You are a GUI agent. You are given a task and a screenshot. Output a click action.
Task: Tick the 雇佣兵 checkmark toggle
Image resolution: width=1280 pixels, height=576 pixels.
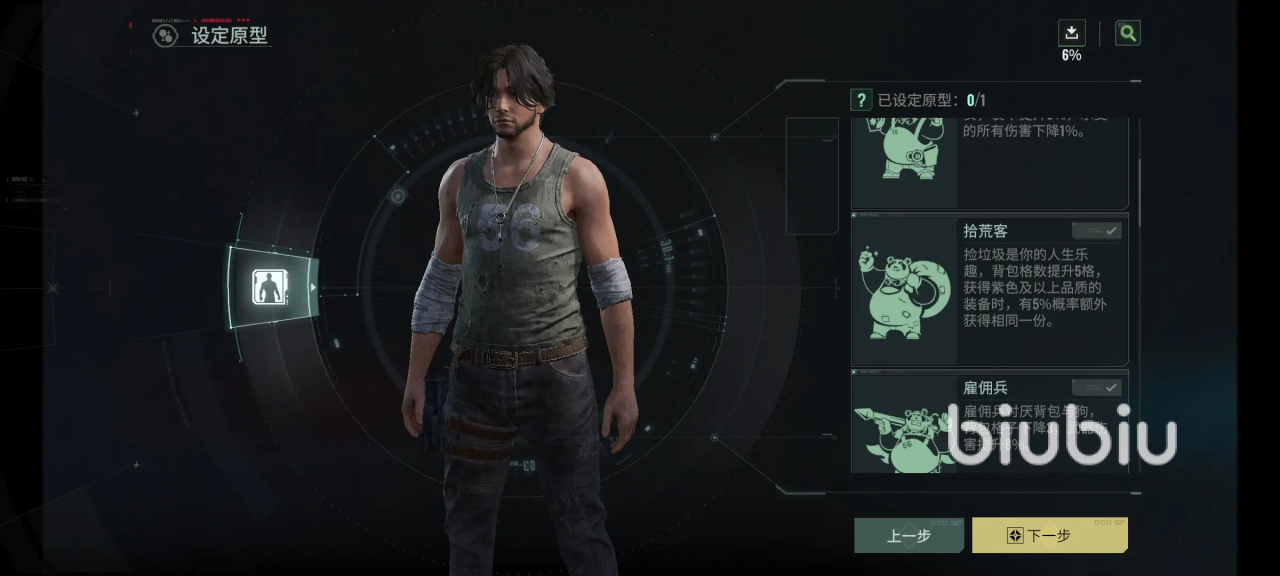pyautogui.click(x=1097, y=387)
